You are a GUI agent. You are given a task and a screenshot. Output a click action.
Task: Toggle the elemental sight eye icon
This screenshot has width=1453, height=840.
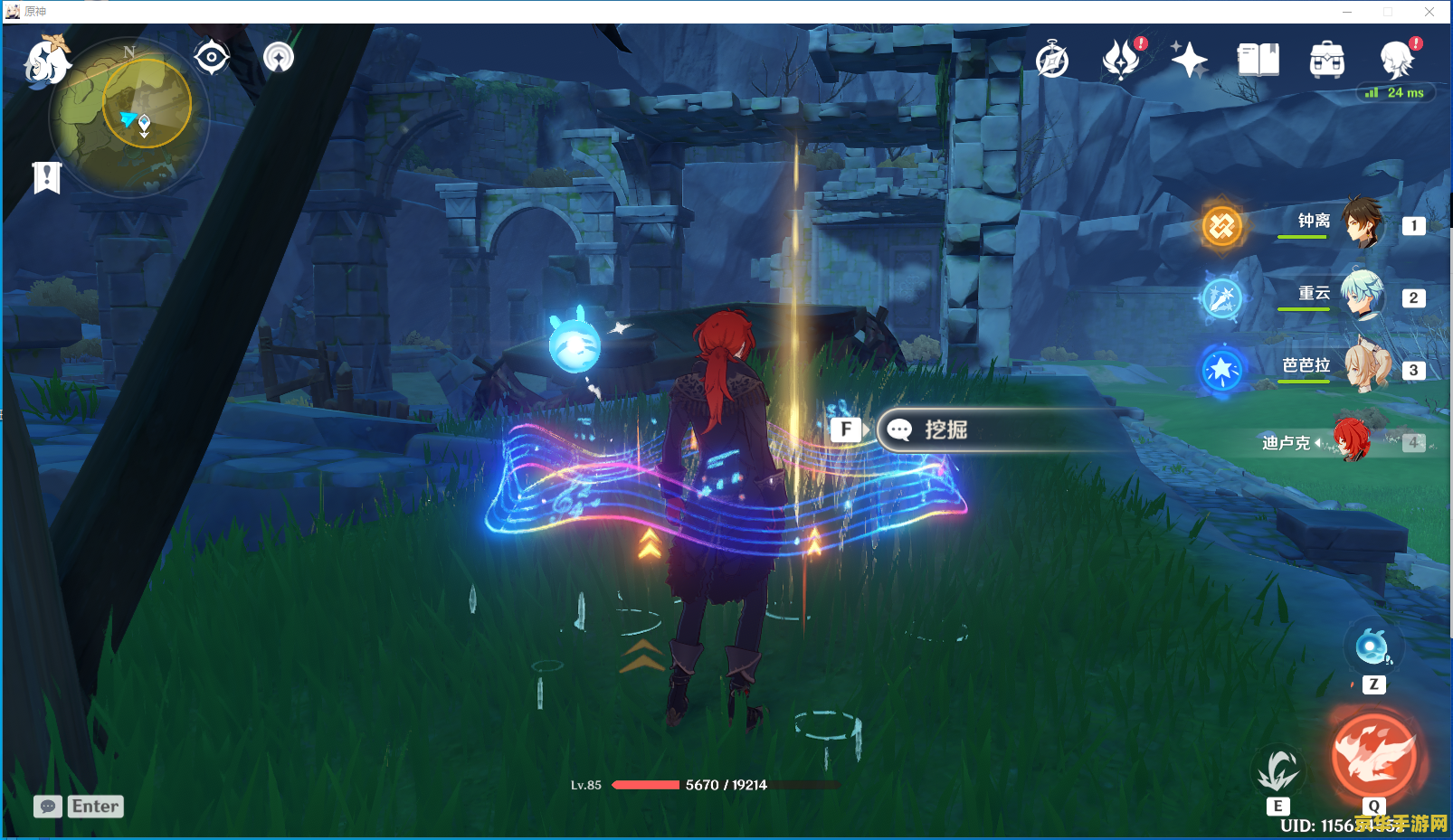coord(212,58)
